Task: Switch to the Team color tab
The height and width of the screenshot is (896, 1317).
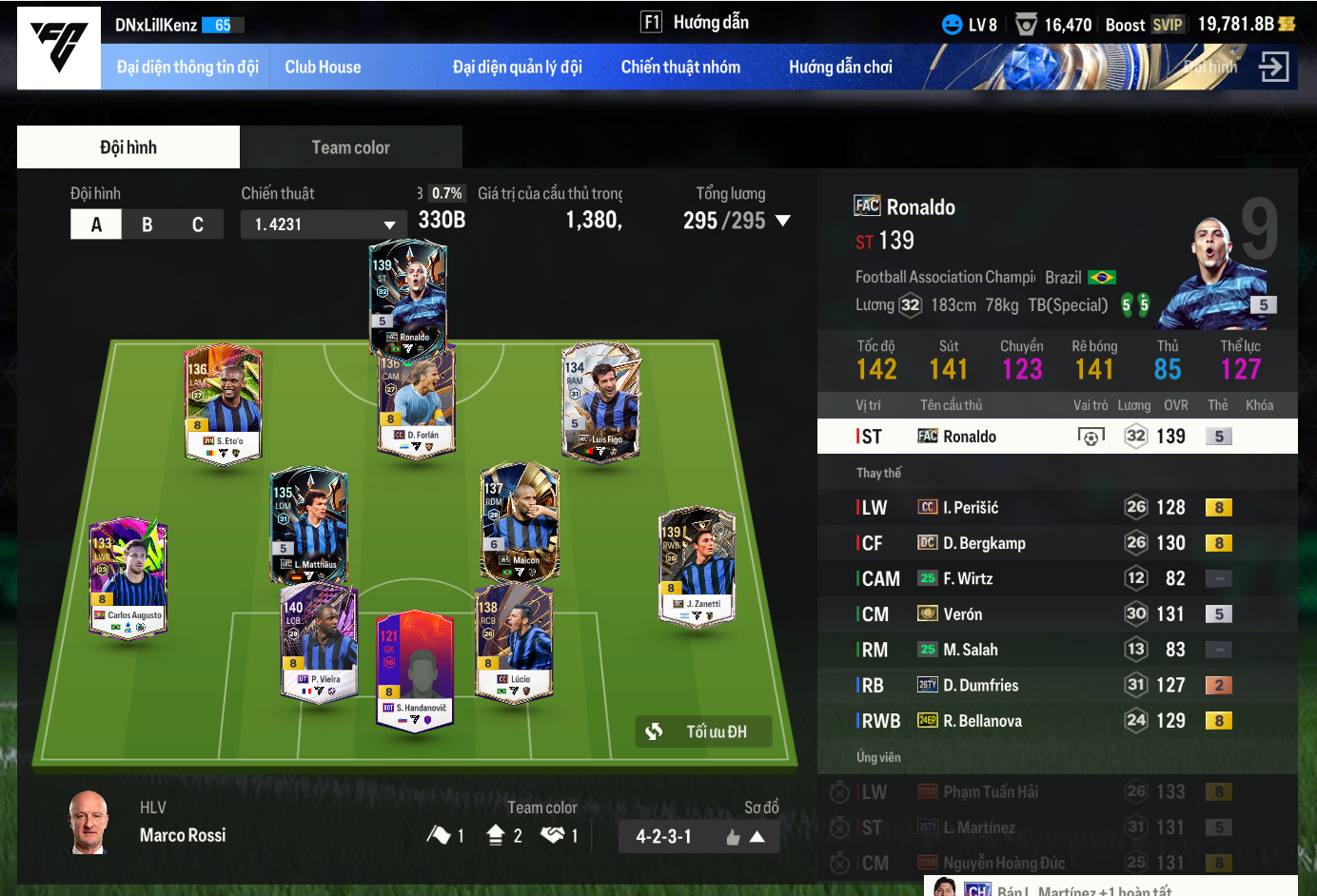Action: pos(350,147)
